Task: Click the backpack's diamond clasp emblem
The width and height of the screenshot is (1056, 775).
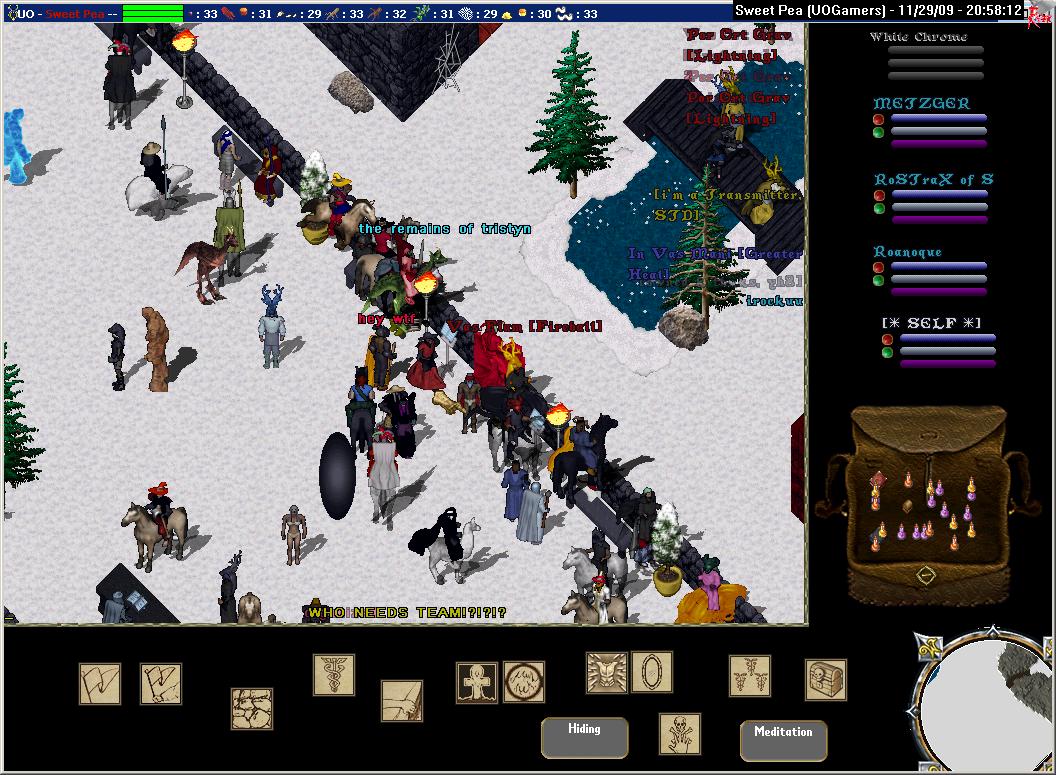Action: [926, 575]
